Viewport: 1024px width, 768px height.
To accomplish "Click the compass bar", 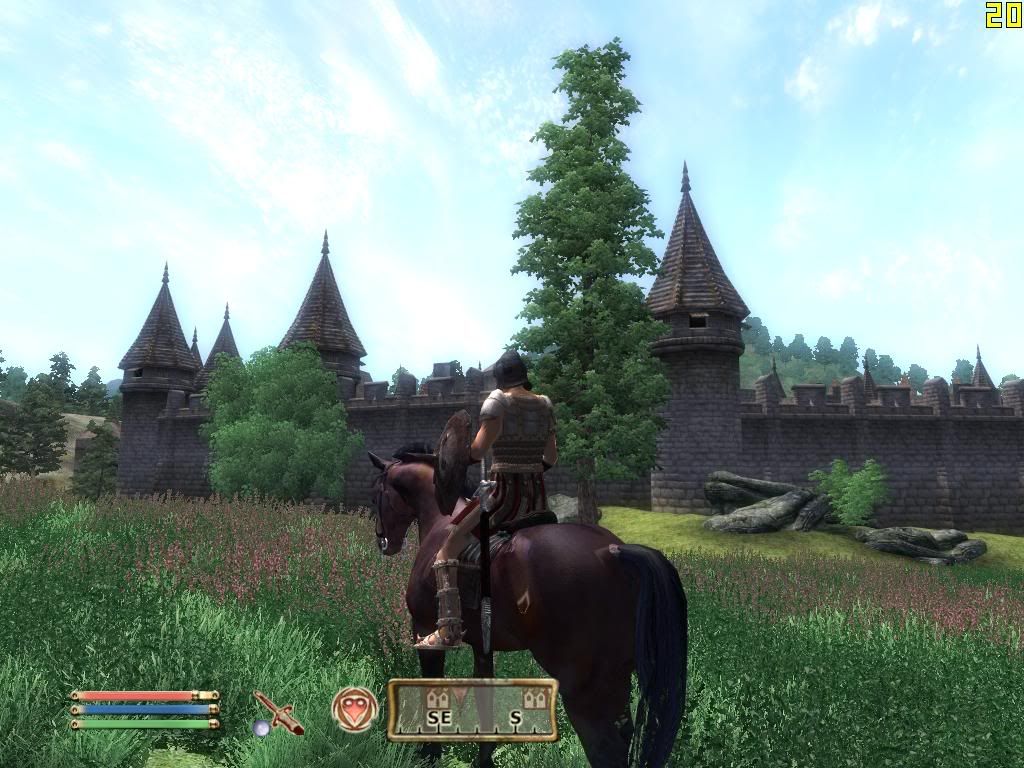I will [472, 710].
